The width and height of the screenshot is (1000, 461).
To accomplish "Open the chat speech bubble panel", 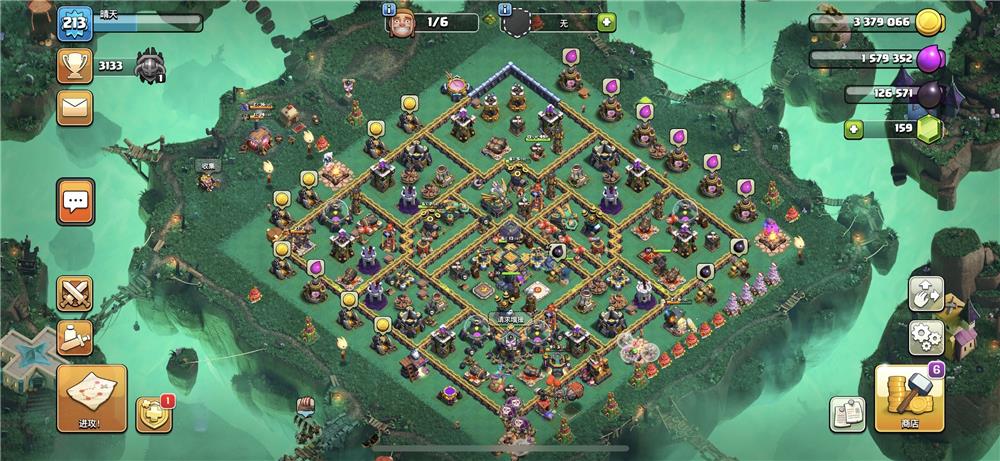I will (75, 203).
